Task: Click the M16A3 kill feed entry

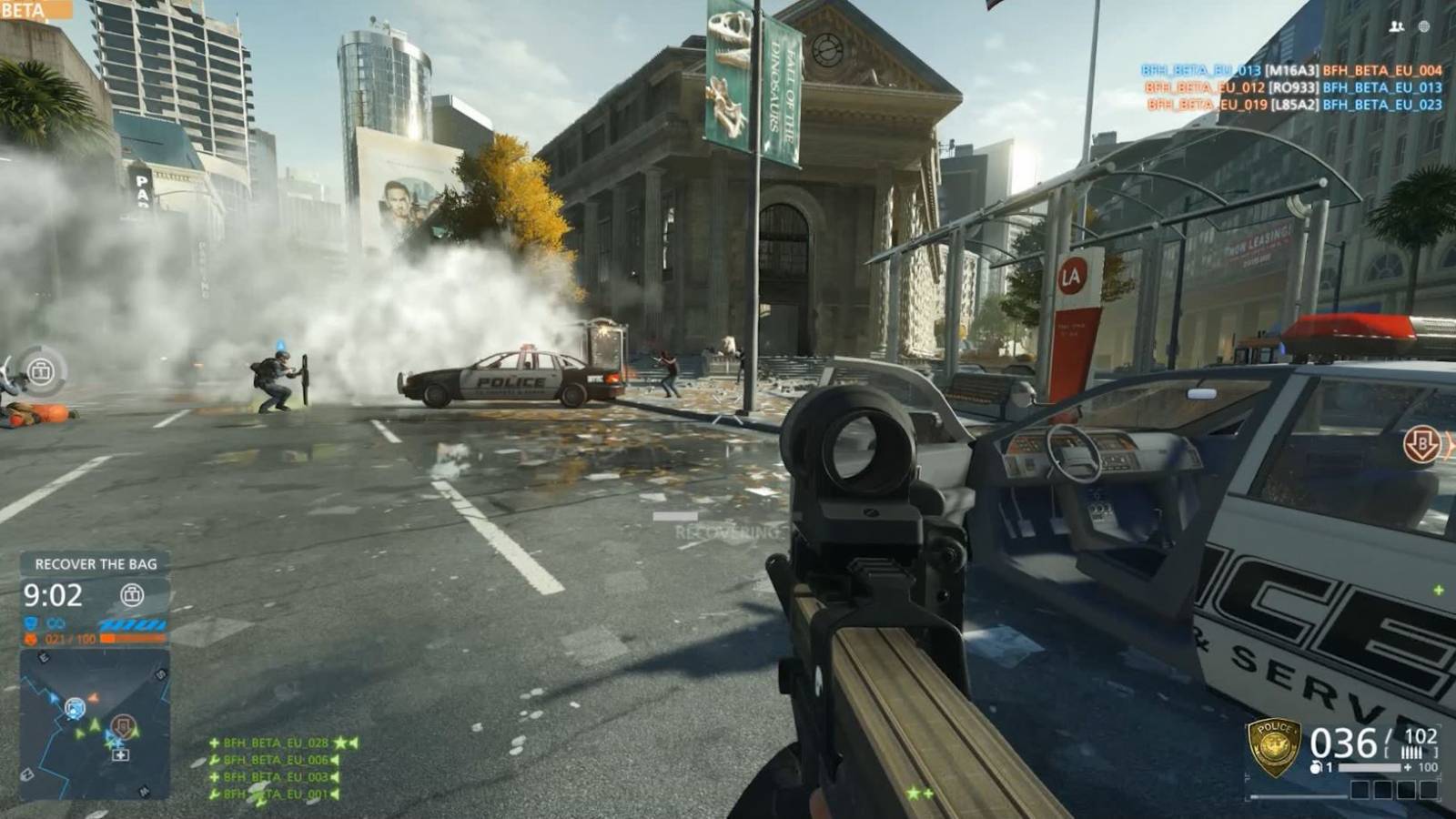Action: [1291, 70]
